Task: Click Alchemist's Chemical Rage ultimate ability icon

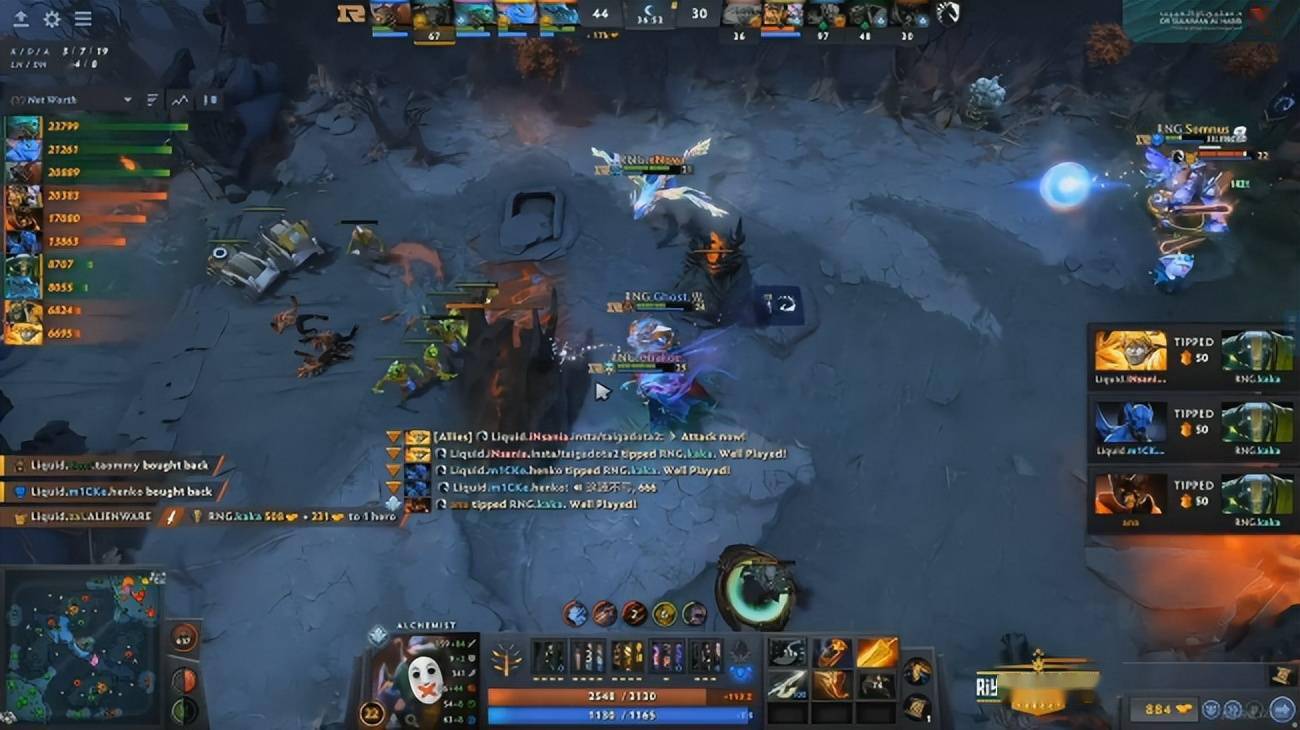Action: tap(696, 614)
